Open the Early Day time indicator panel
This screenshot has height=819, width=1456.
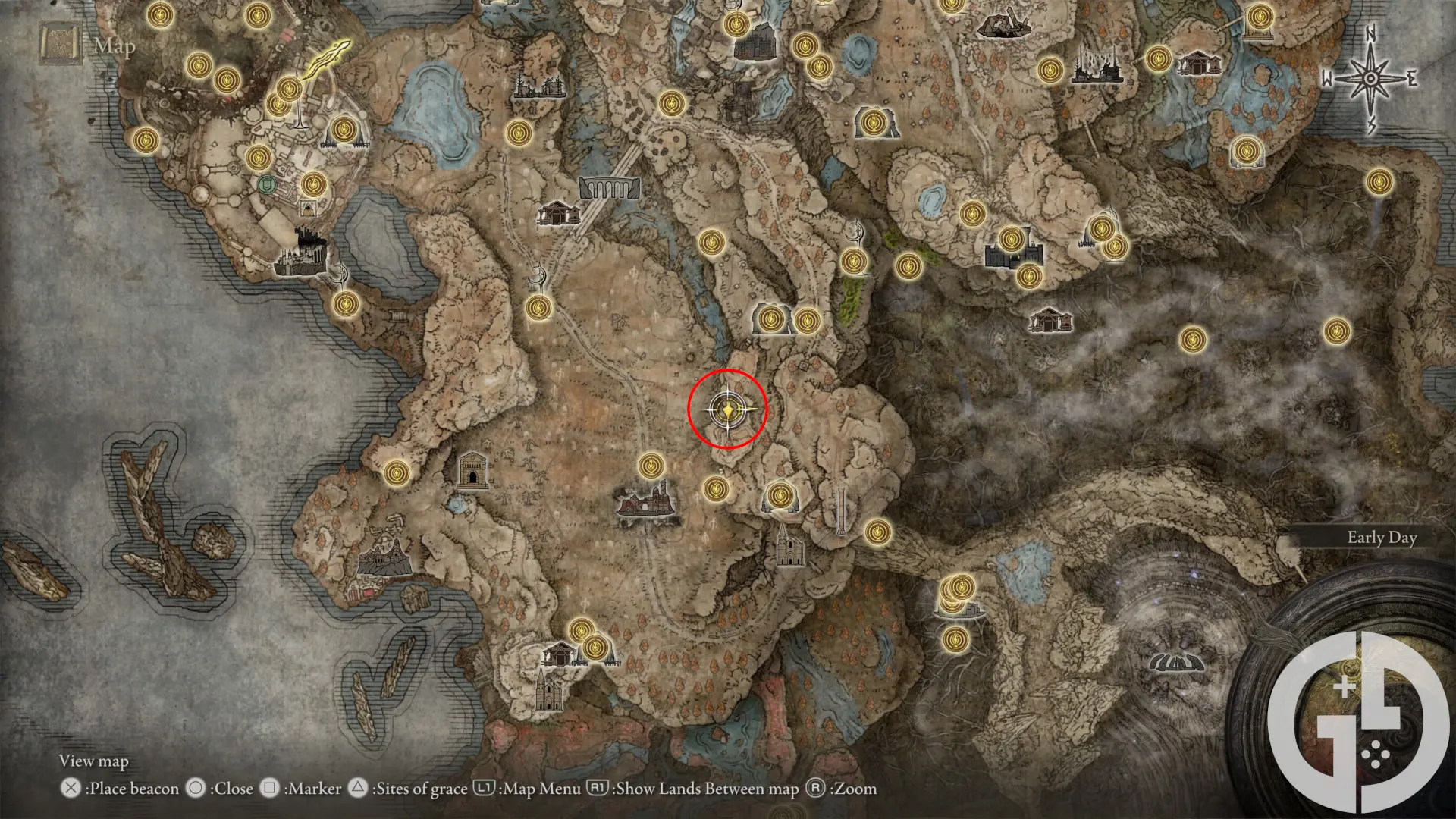[1380, 538]
